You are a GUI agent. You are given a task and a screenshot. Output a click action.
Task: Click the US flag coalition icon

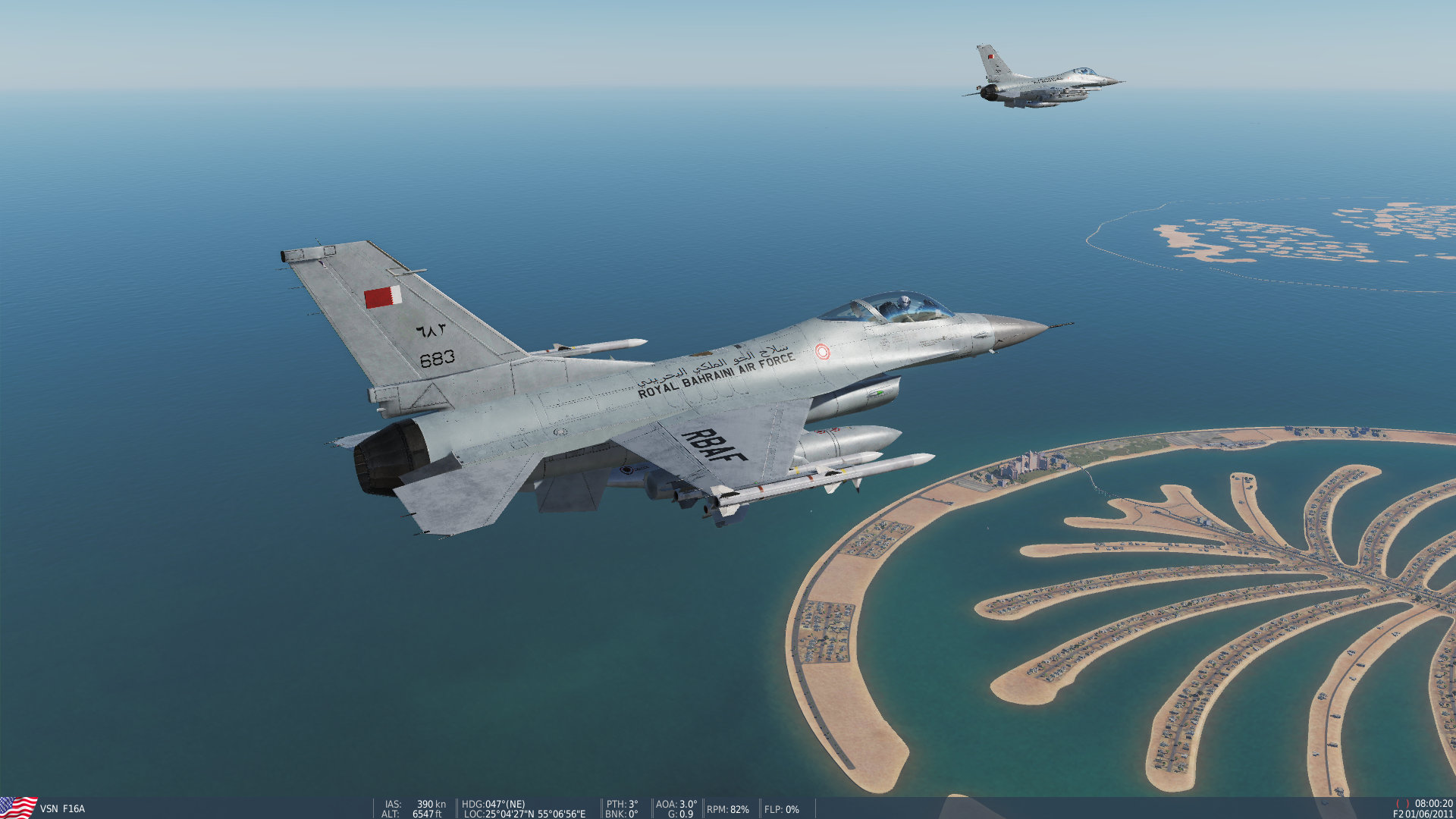17,806
